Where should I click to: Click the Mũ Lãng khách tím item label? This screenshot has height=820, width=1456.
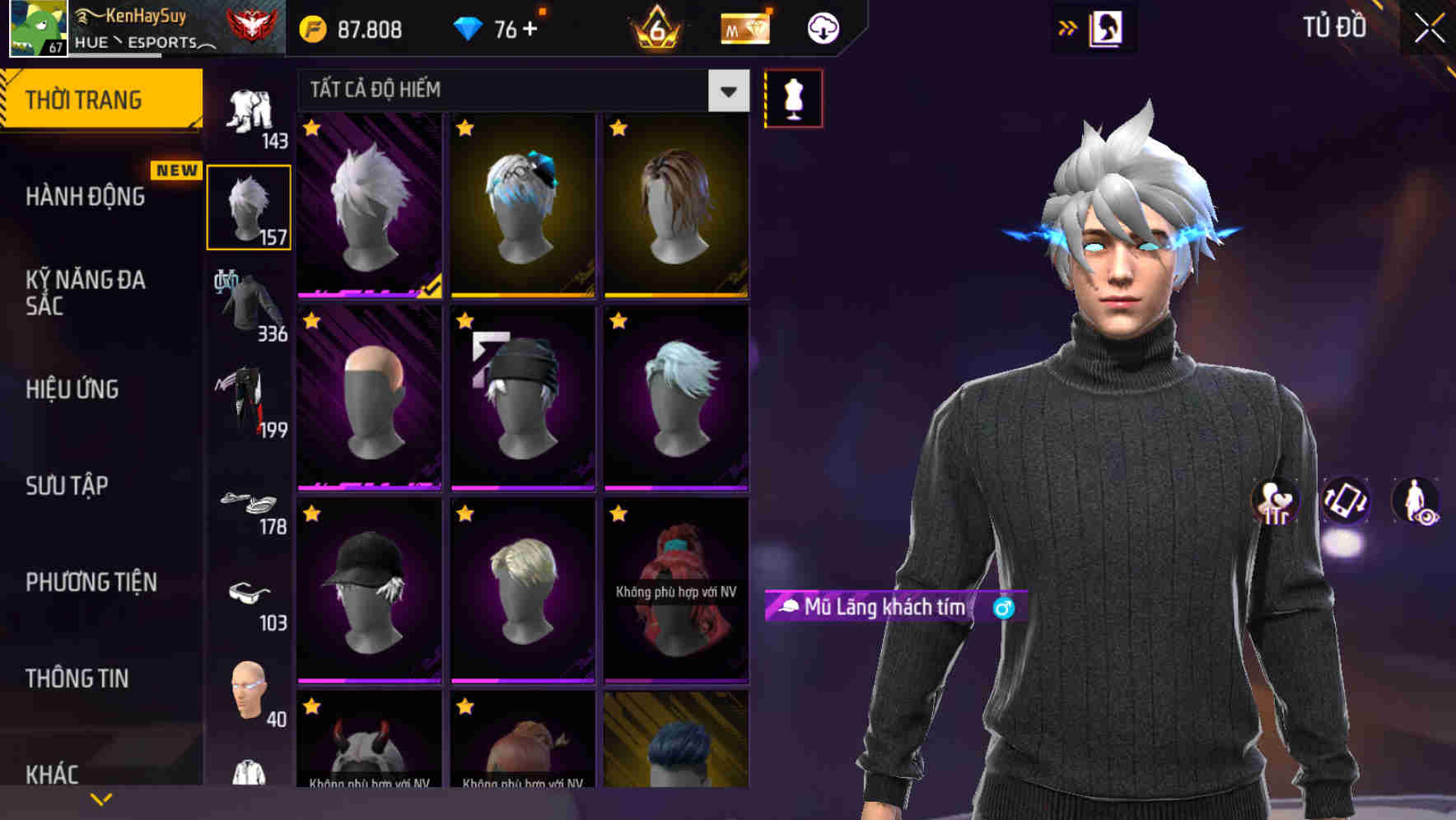click(875, 607)
